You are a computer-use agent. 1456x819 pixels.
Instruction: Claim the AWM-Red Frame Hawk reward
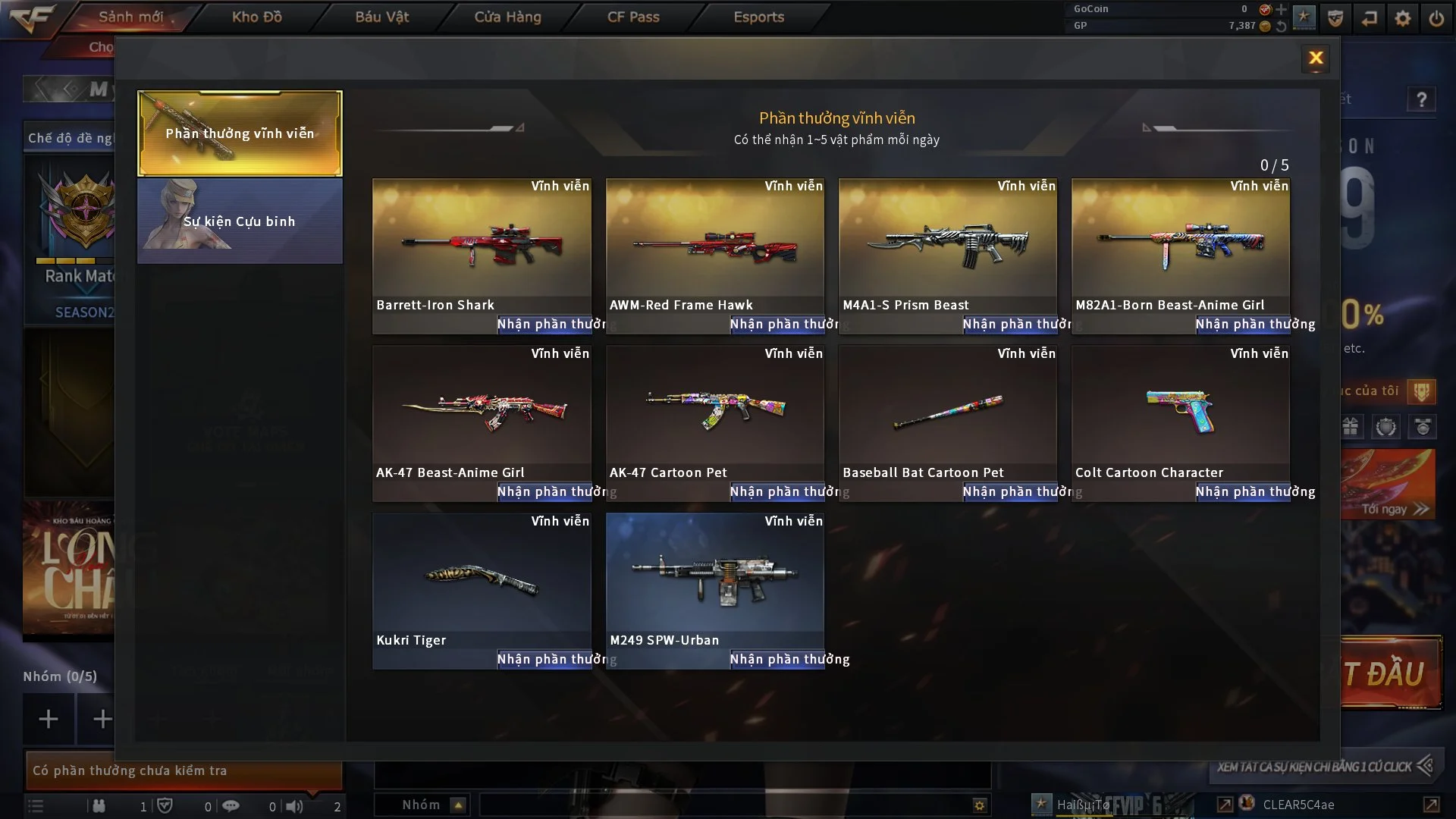pos(777,325)
